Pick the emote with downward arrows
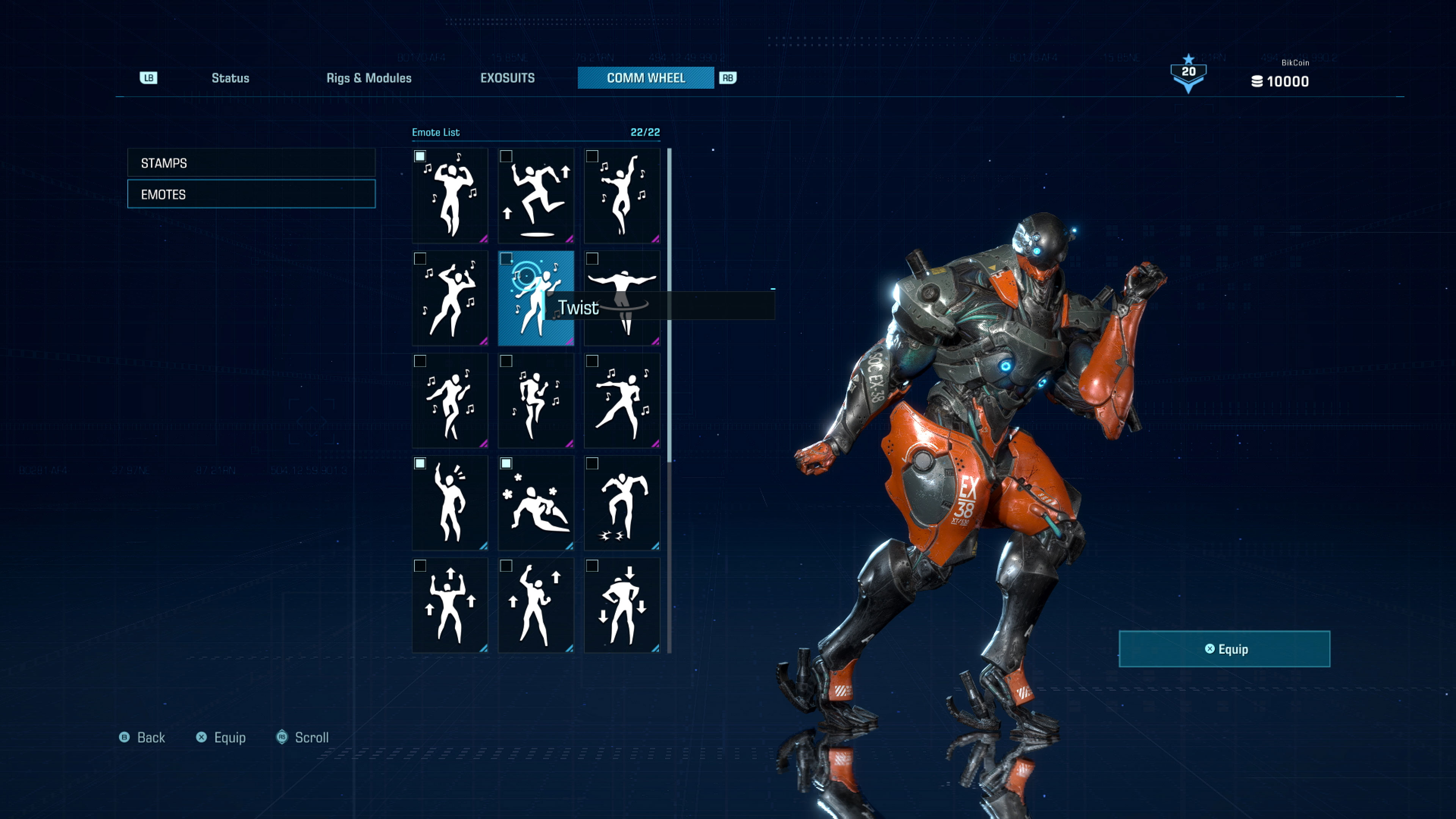 click(x=622, y=606)
